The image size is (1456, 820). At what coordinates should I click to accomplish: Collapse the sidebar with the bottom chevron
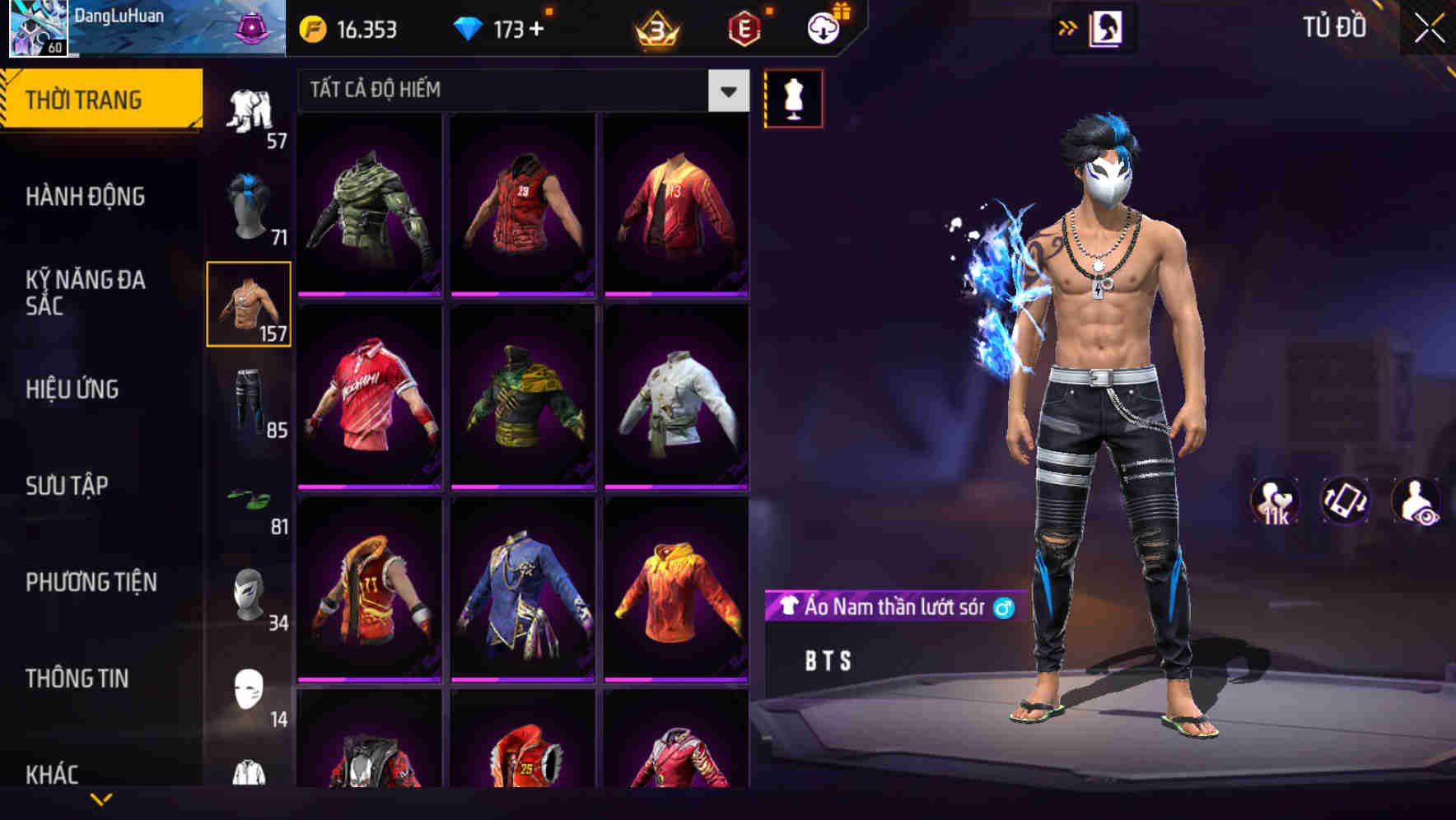pyautogui.click(x=101, y=797)
